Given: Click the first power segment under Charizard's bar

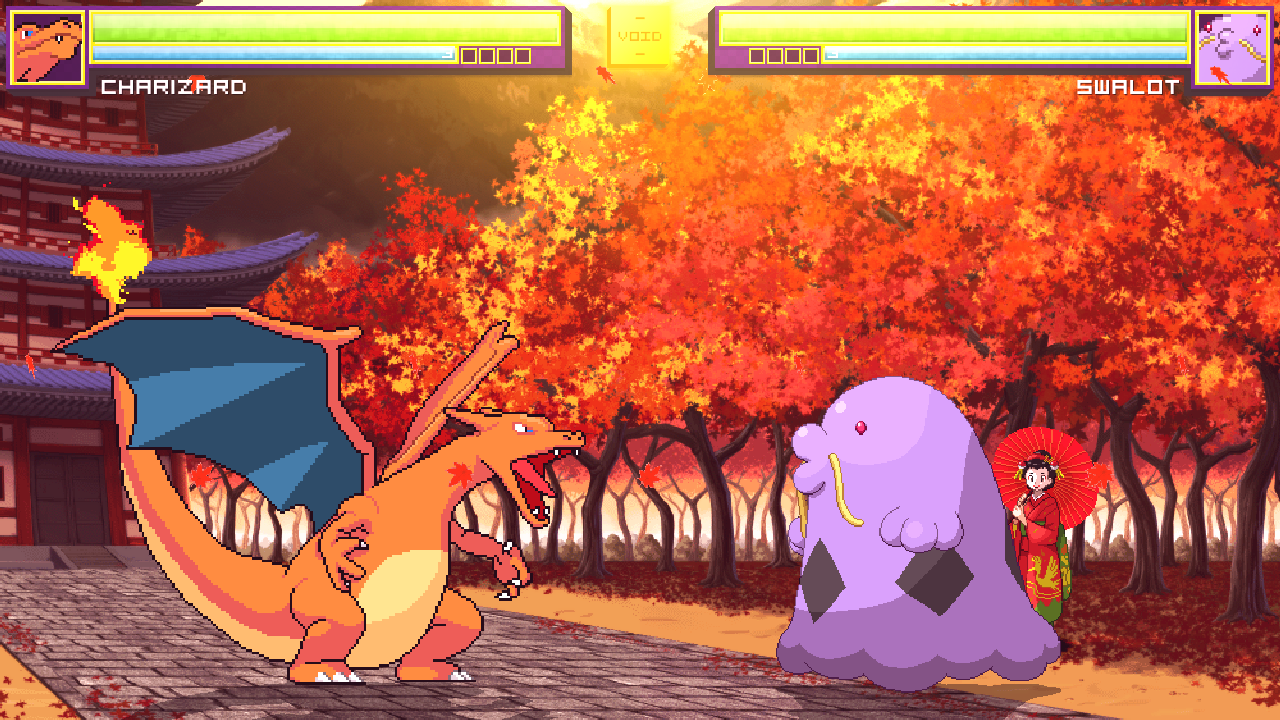Looking at the screenshot, I should pyautogui.click(x=468, y=56).
